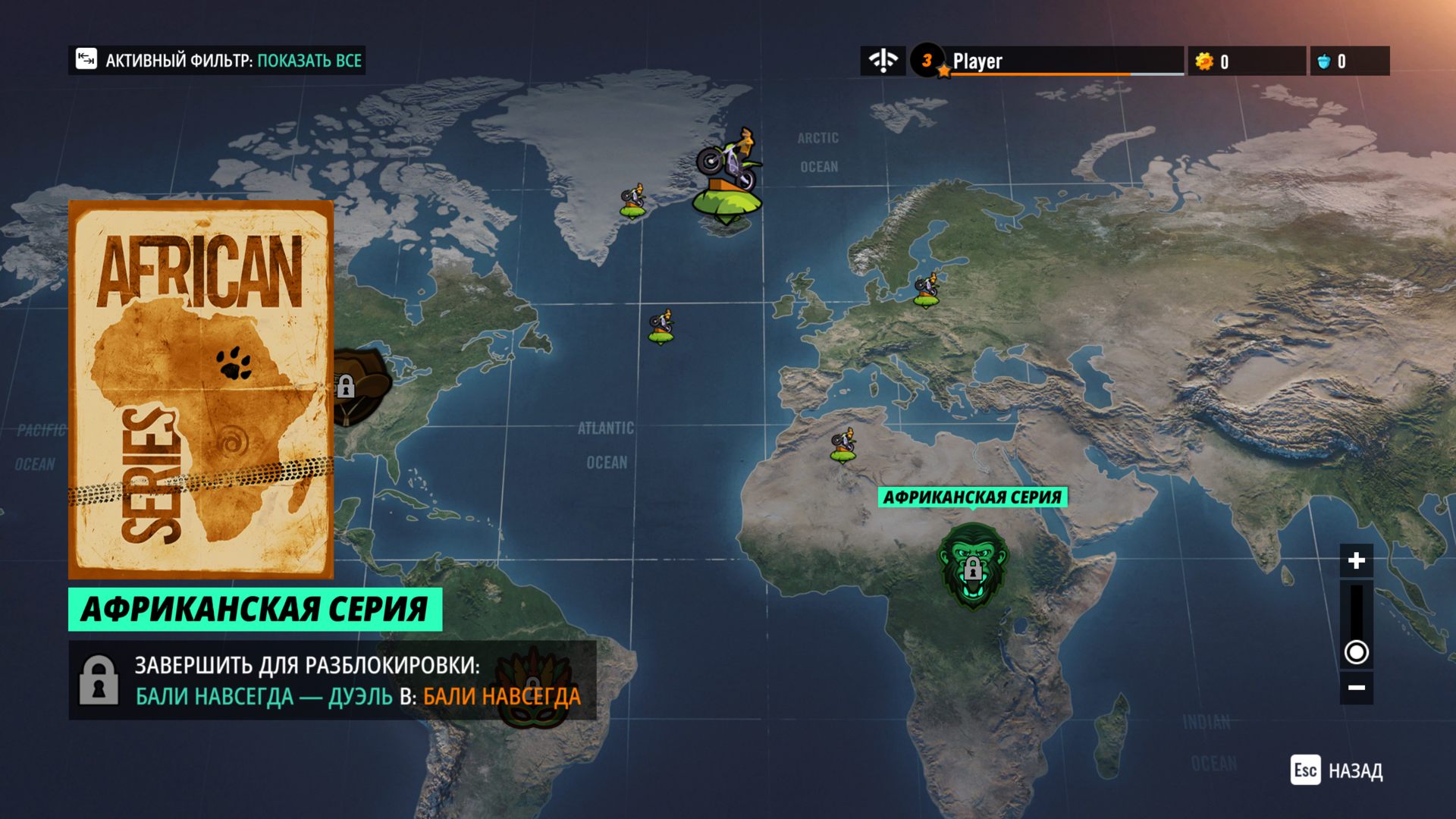Image resolution: width=1456 pixels, height=819 pixels.
Task: Go back with the Назад button
Action: 1337,770
